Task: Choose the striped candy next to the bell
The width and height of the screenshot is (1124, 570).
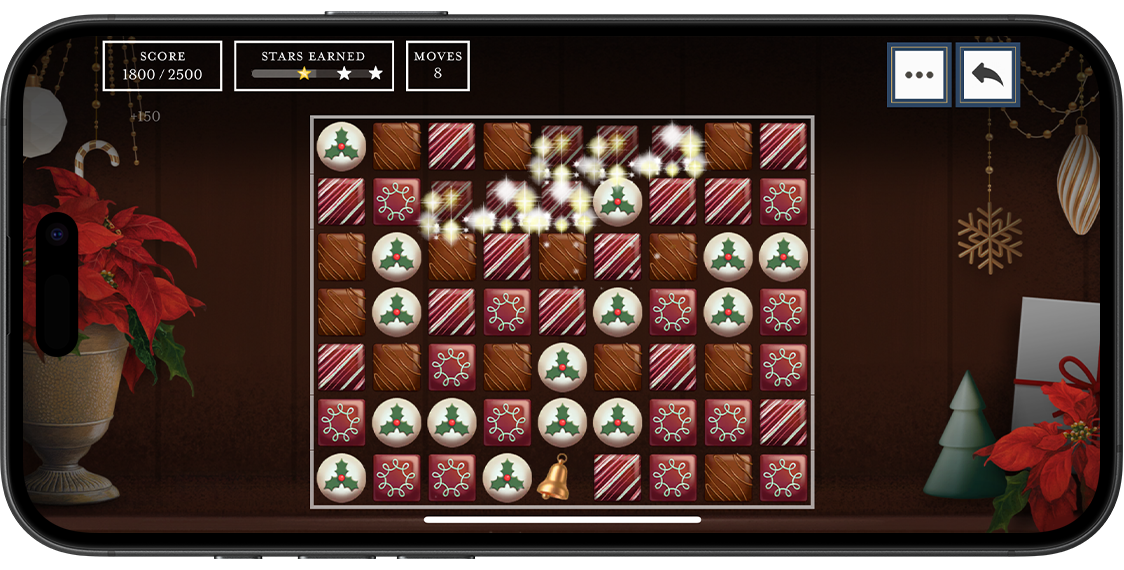Action: click(x=617, y=477)
